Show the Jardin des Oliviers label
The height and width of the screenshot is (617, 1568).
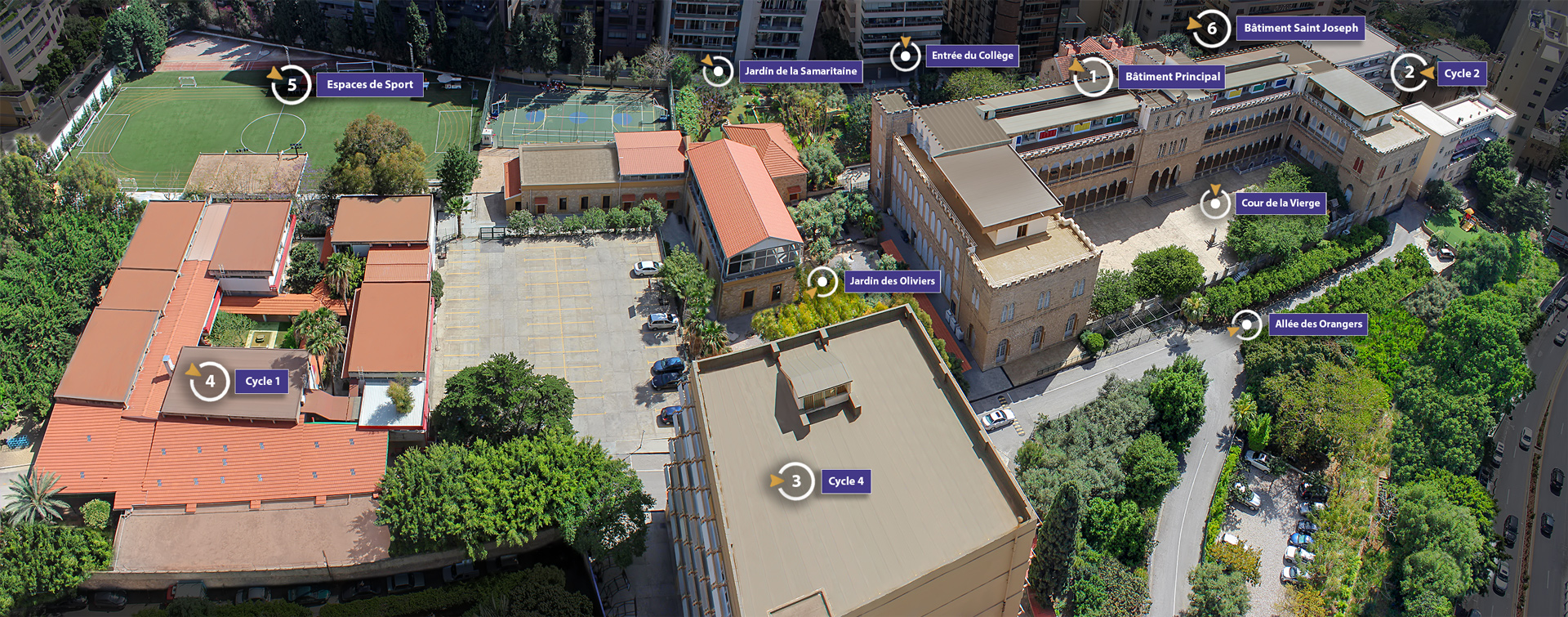(892, 281)
